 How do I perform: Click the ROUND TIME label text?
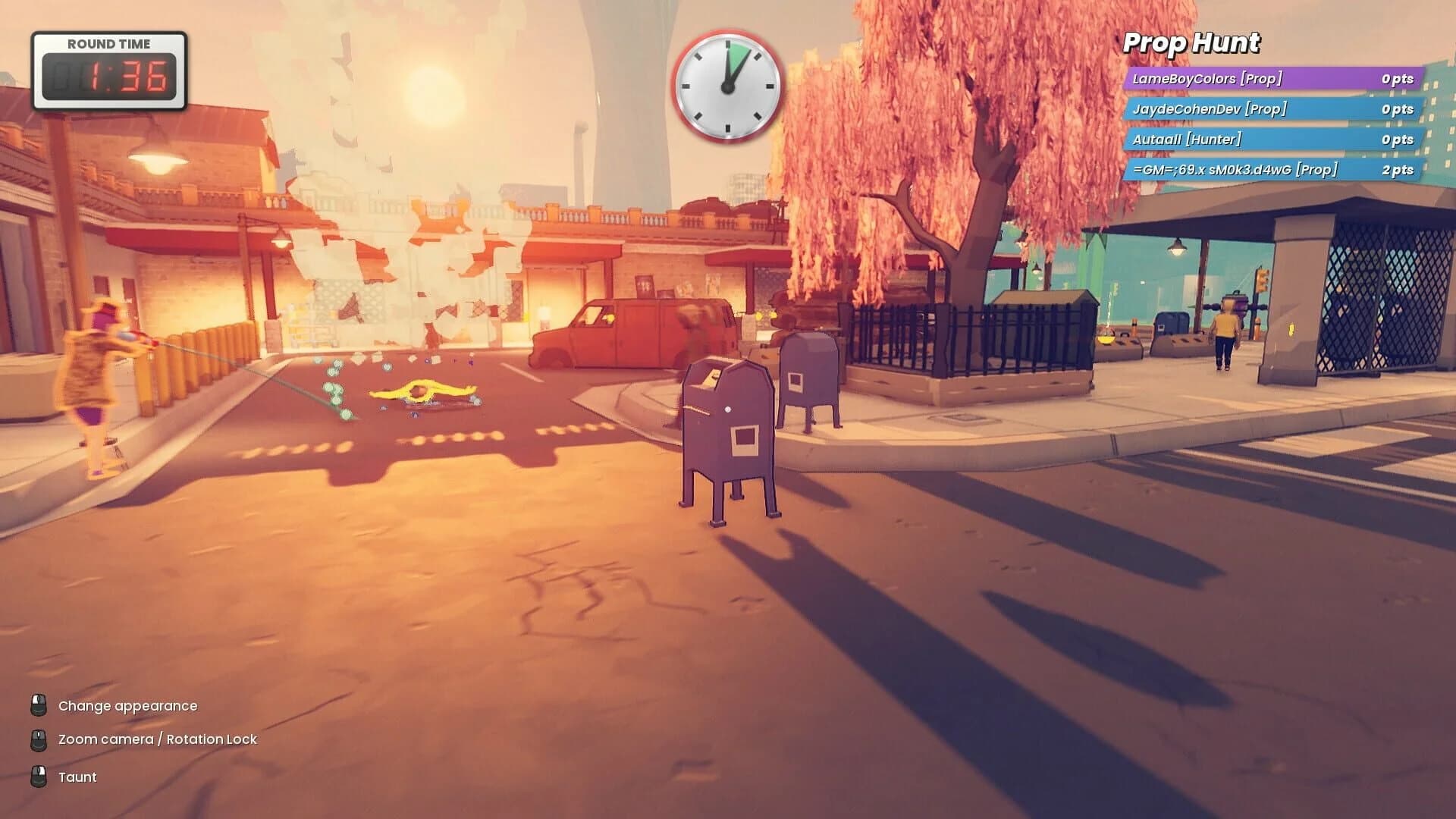[109, 43]
